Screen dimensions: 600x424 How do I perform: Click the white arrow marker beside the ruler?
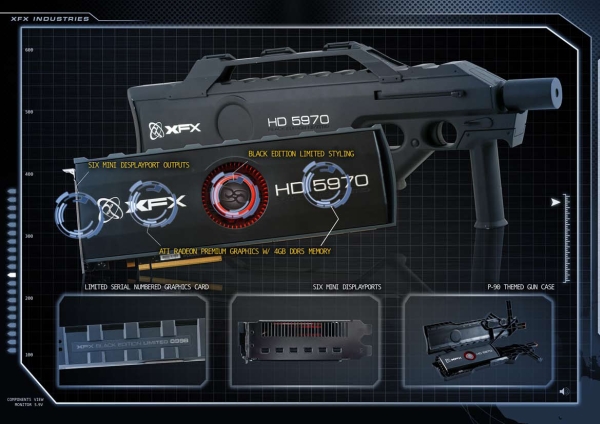click(x=553, y=203)
